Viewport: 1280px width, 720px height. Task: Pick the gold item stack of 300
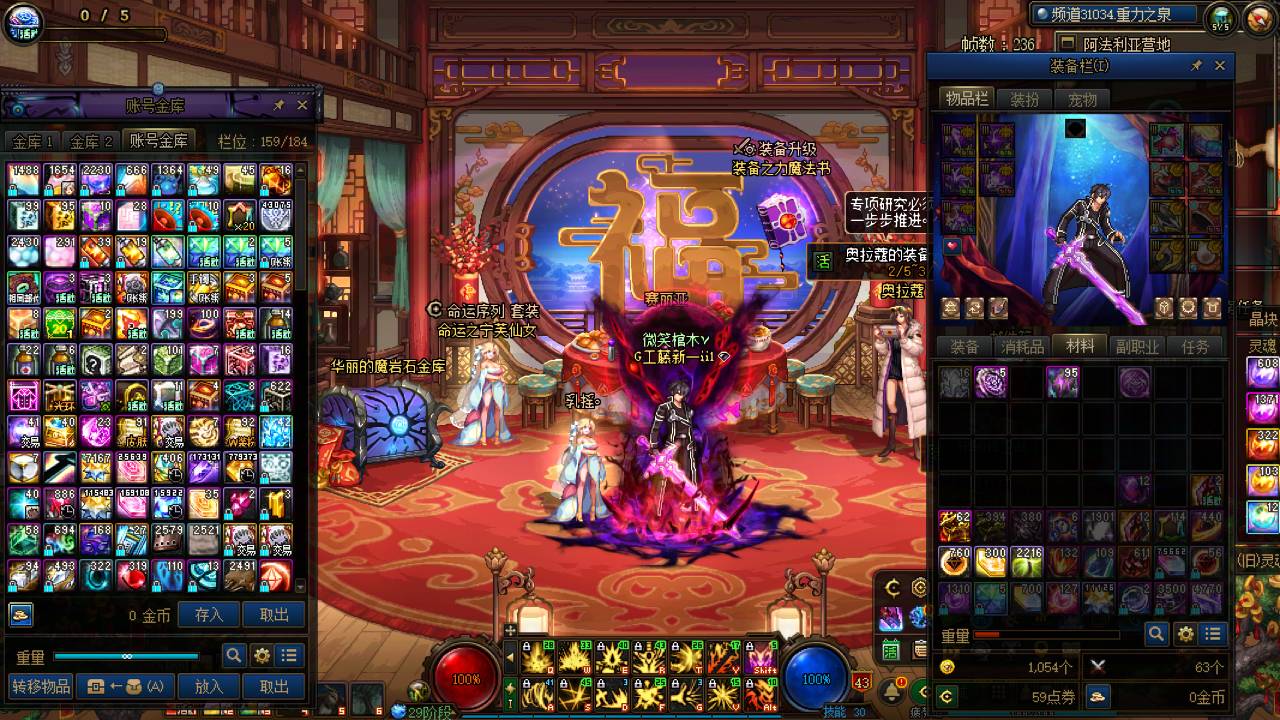click(990, 562)
